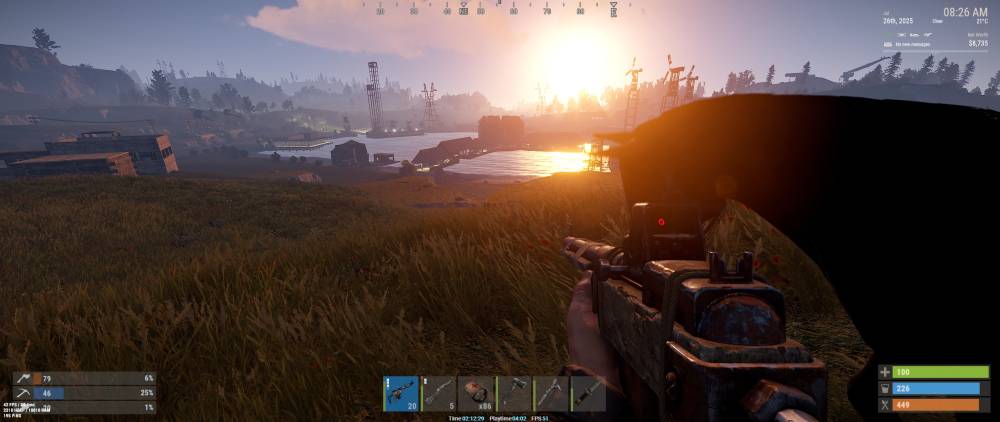Click the no new messages notification
Screen dimensions: 1000x422
click(915, 44)
